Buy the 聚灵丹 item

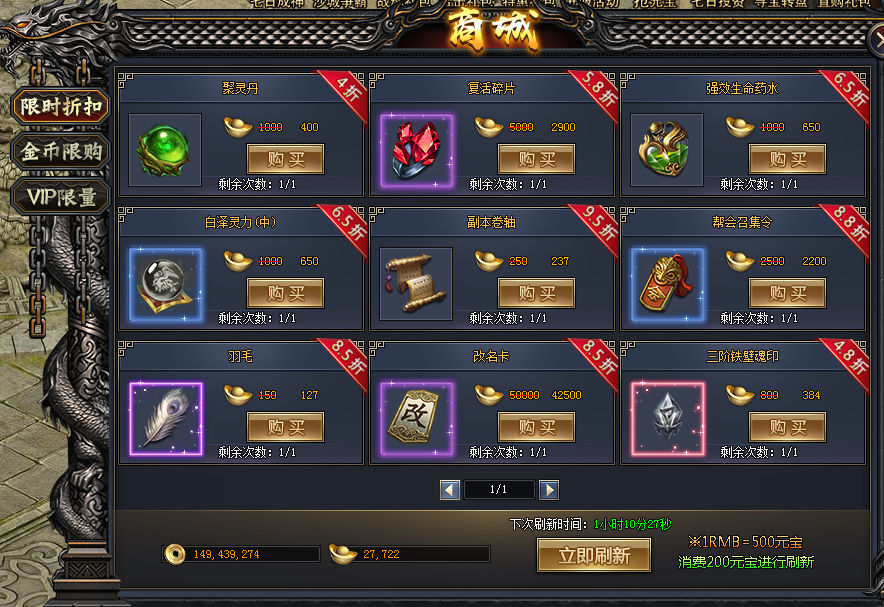pyautogui.click(x=285, y=159)
